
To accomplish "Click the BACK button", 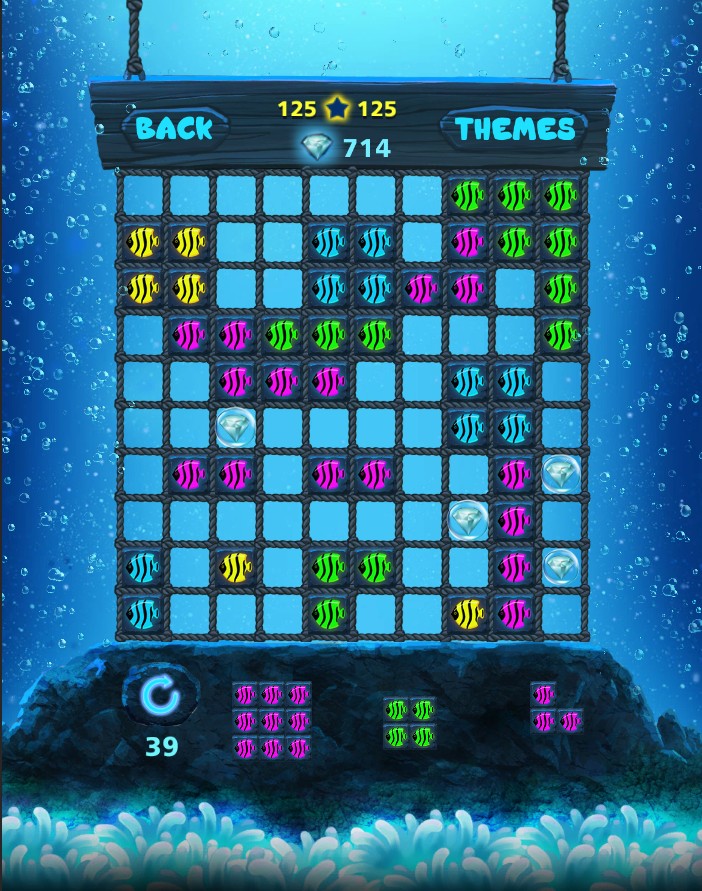I will [175, 128].
